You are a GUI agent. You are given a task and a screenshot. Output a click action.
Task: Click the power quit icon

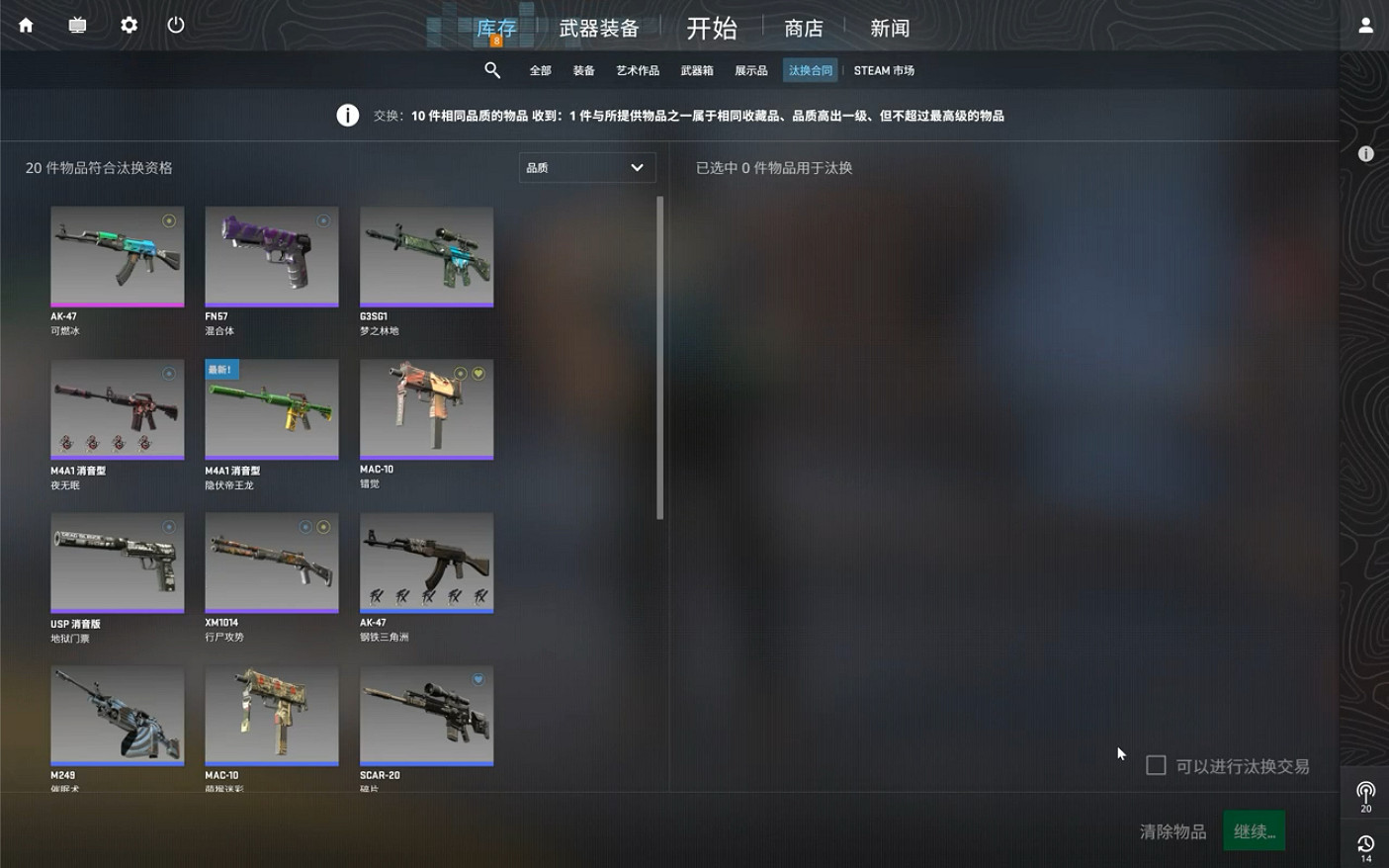[x=175, y=25]
